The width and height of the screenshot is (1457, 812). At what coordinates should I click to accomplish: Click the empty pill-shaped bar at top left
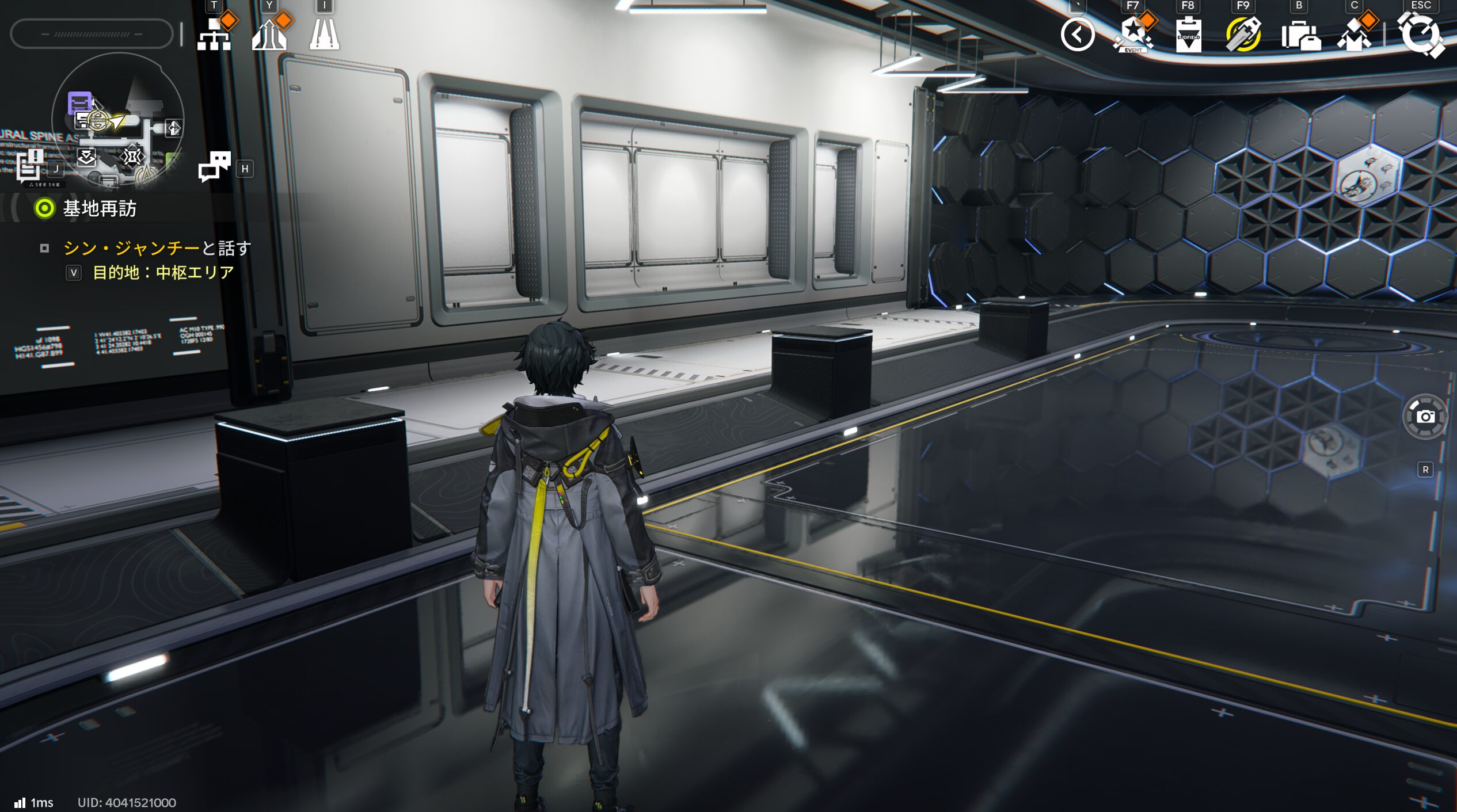tap(92, 34)
